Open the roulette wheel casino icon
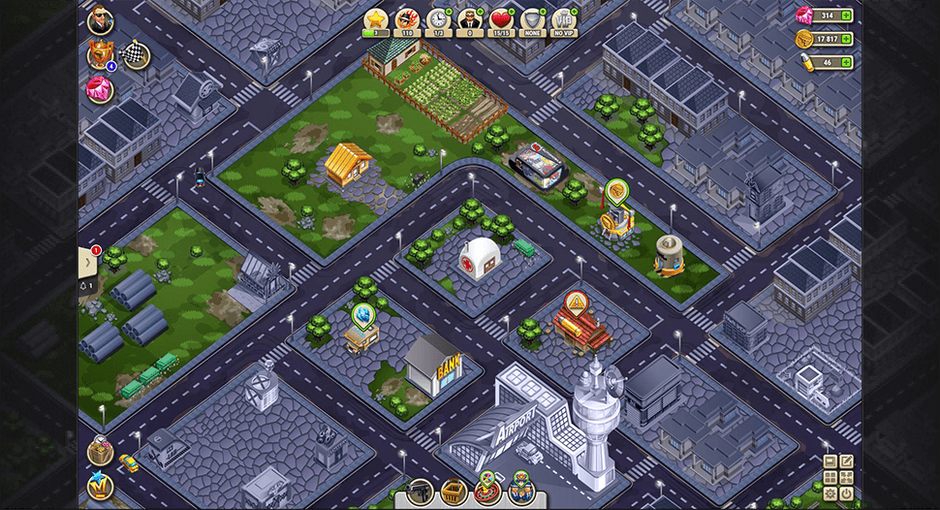Image resolution: width=940 pixels, height=510 pixels. pos(487,489)
